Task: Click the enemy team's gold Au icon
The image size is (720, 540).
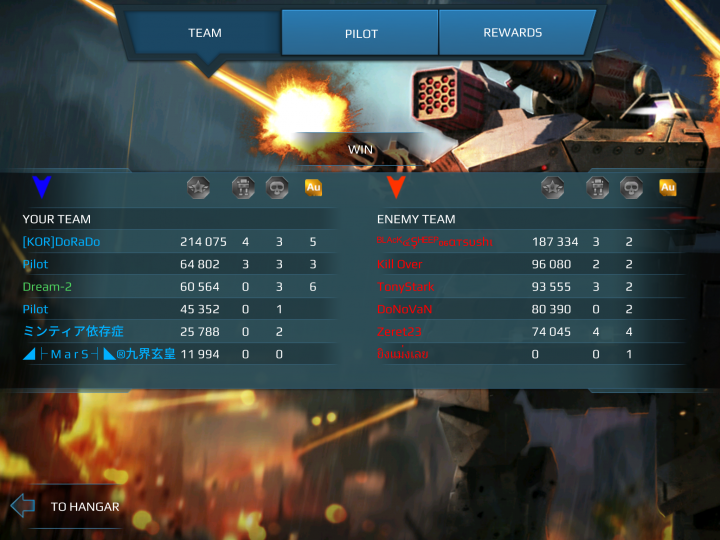Action: click(x=667, y=187)
